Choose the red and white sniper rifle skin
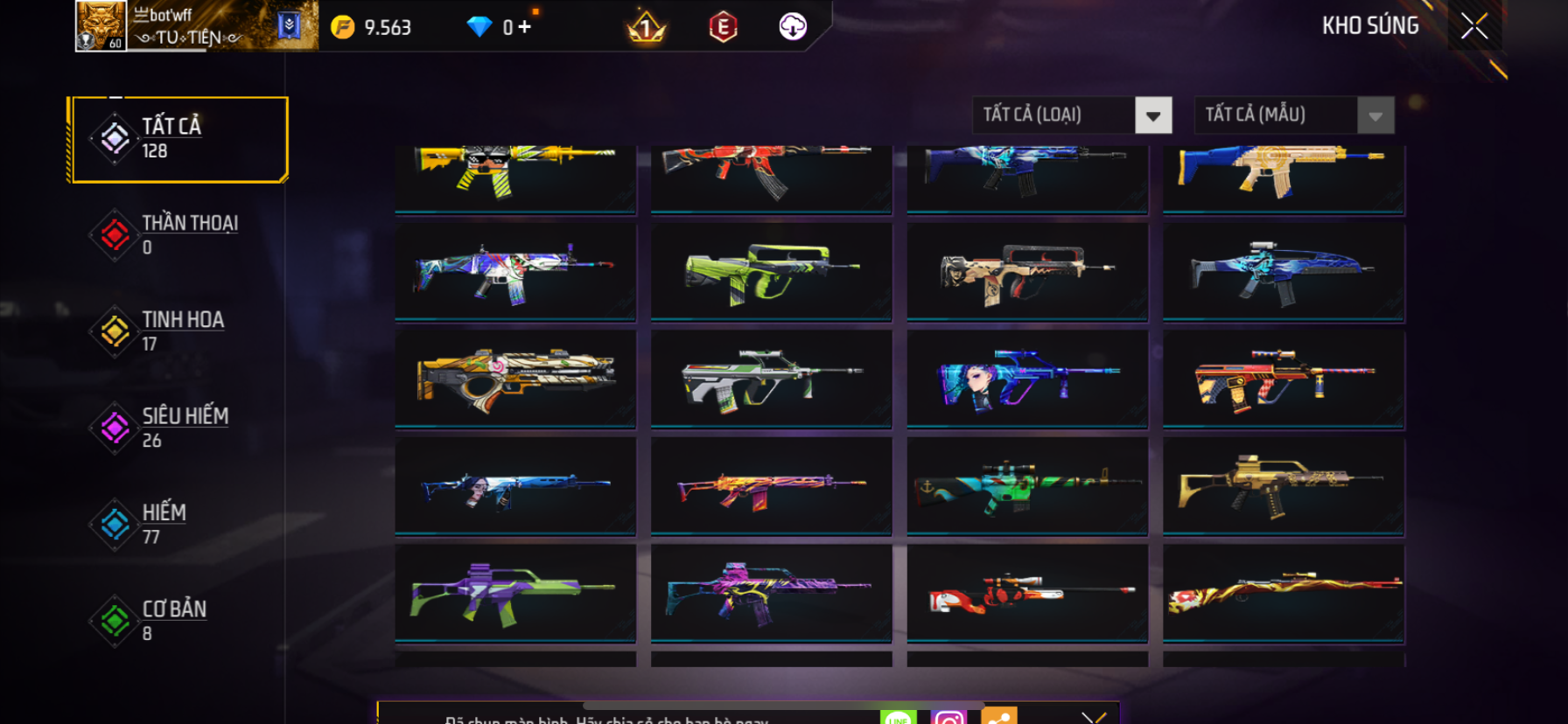This screenshot has width=1568, height=724. pos(1027,594)
